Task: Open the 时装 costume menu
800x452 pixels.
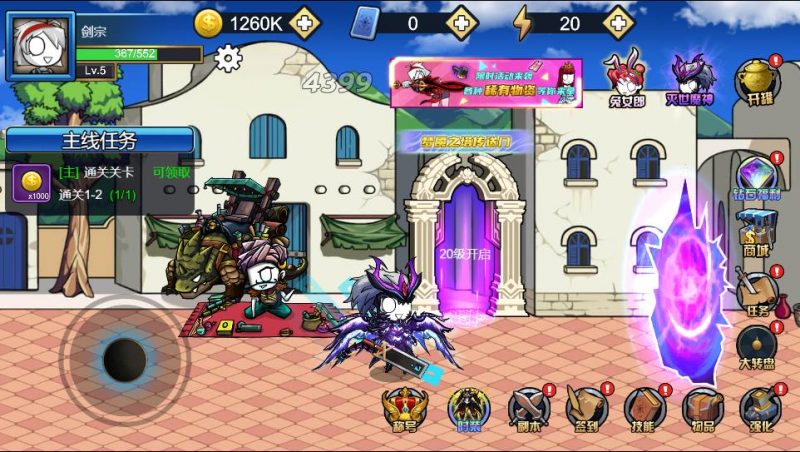Action: click(468, 409)
